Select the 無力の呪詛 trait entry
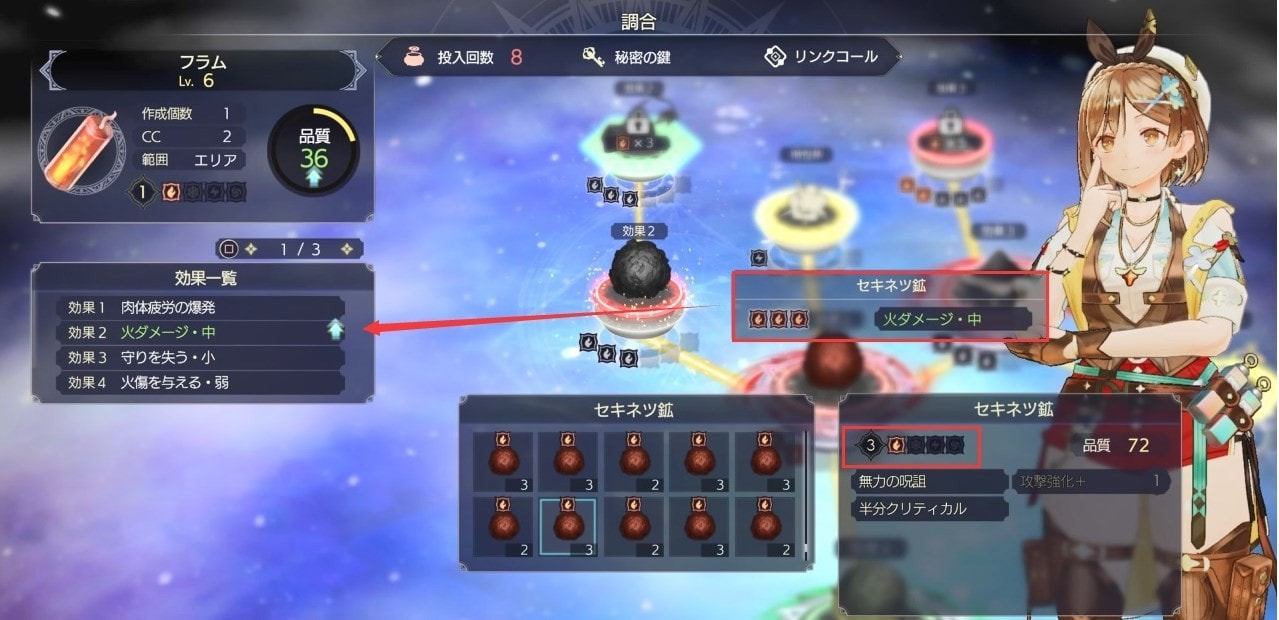This screenshot has height=620, width=1279. pyautogui.click(x=927, y=482)
